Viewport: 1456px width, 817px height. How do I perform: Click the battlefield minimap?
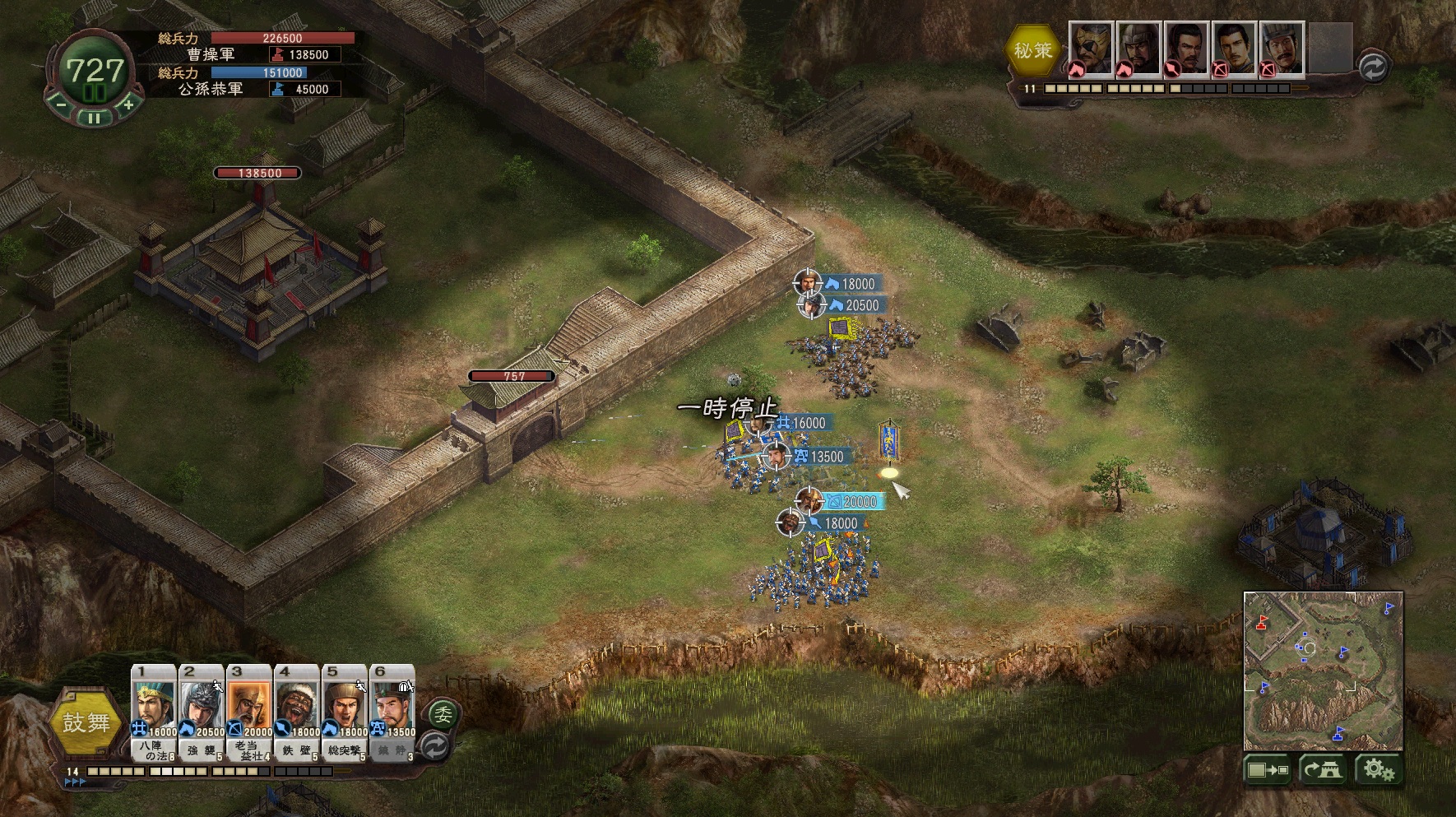click(x=1323, y=670)
